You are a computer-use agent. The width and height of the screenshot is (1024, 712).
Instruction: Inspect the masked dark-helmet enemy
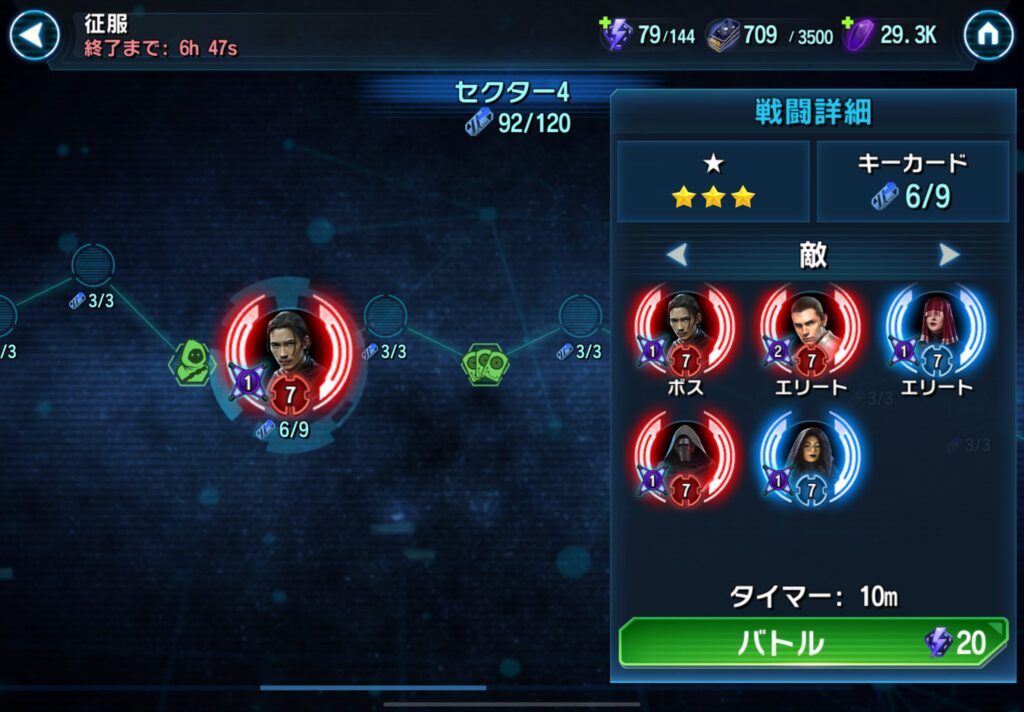point(685,455)
